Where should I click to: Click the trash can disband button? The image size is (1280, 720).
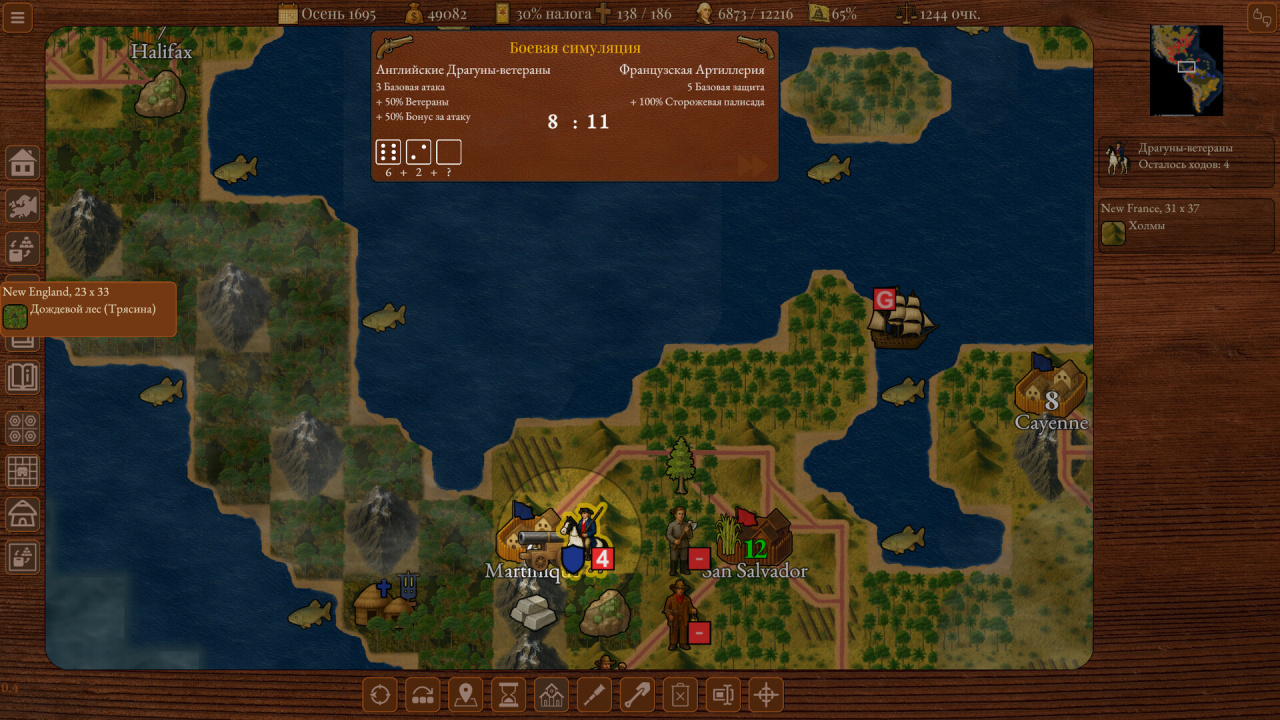point(680,695)
